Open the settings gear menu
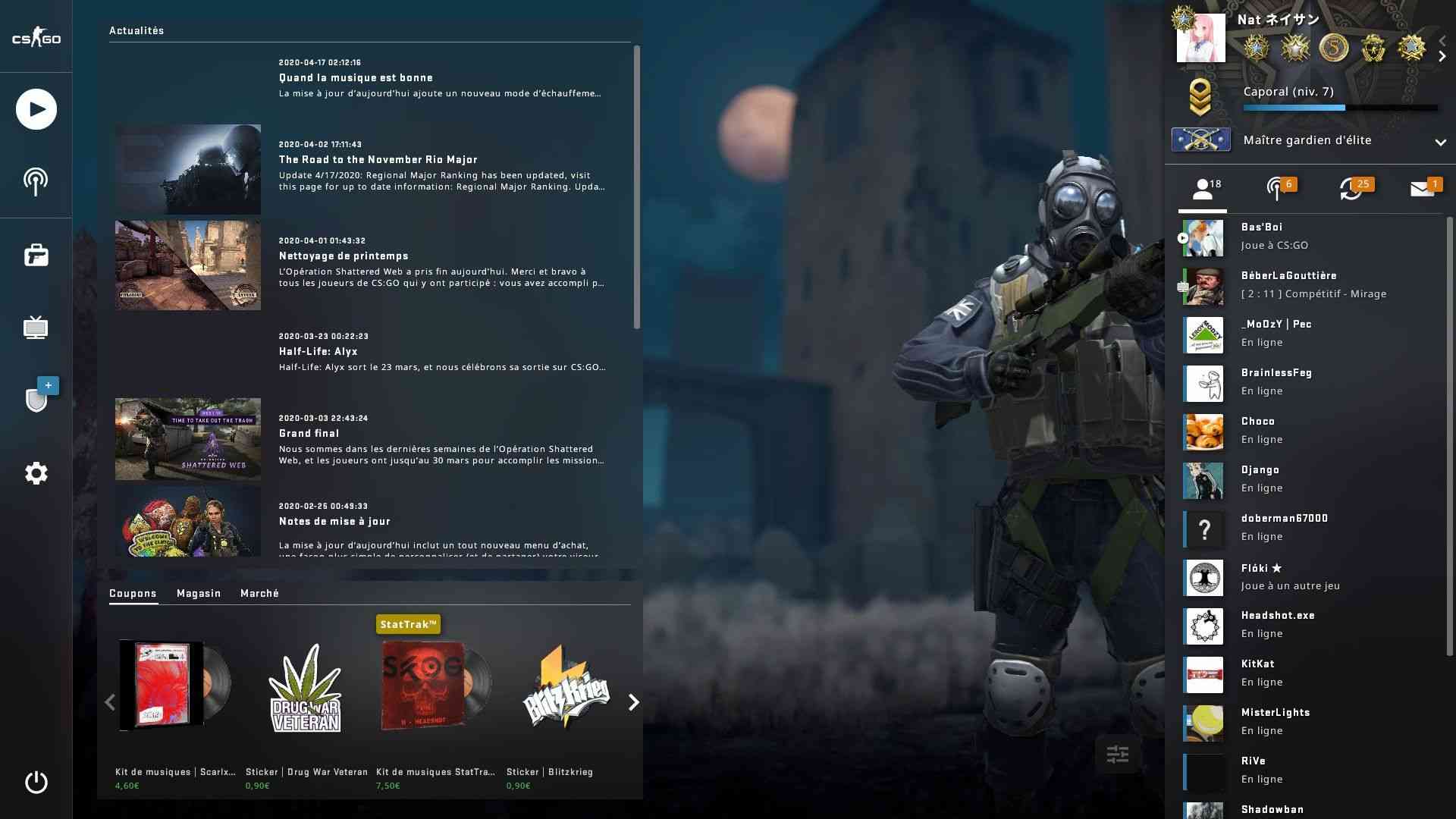 click(x=36, y=473)
